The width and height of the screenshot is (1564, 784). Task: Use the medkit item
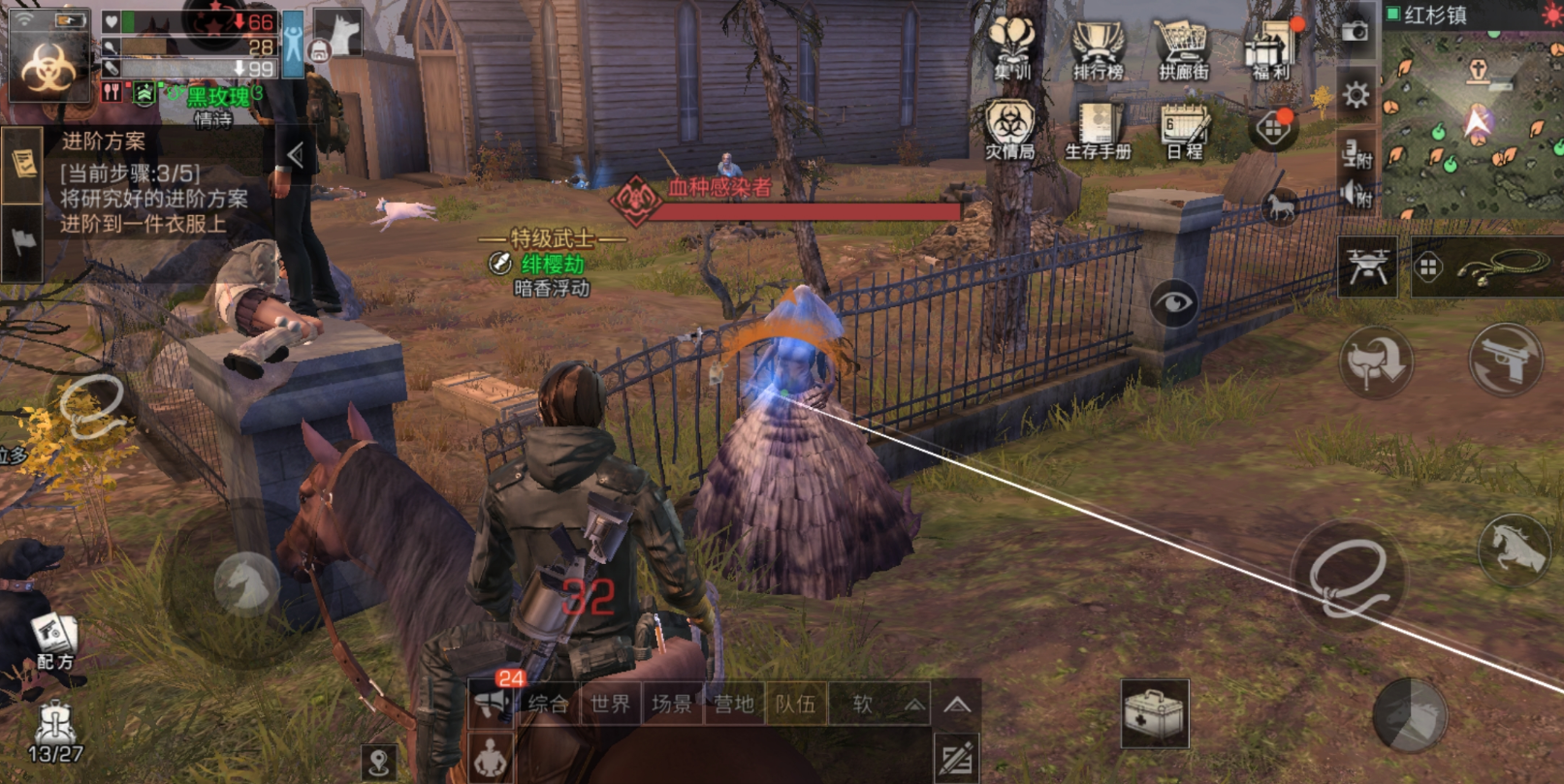click(x=1154, y=714)
